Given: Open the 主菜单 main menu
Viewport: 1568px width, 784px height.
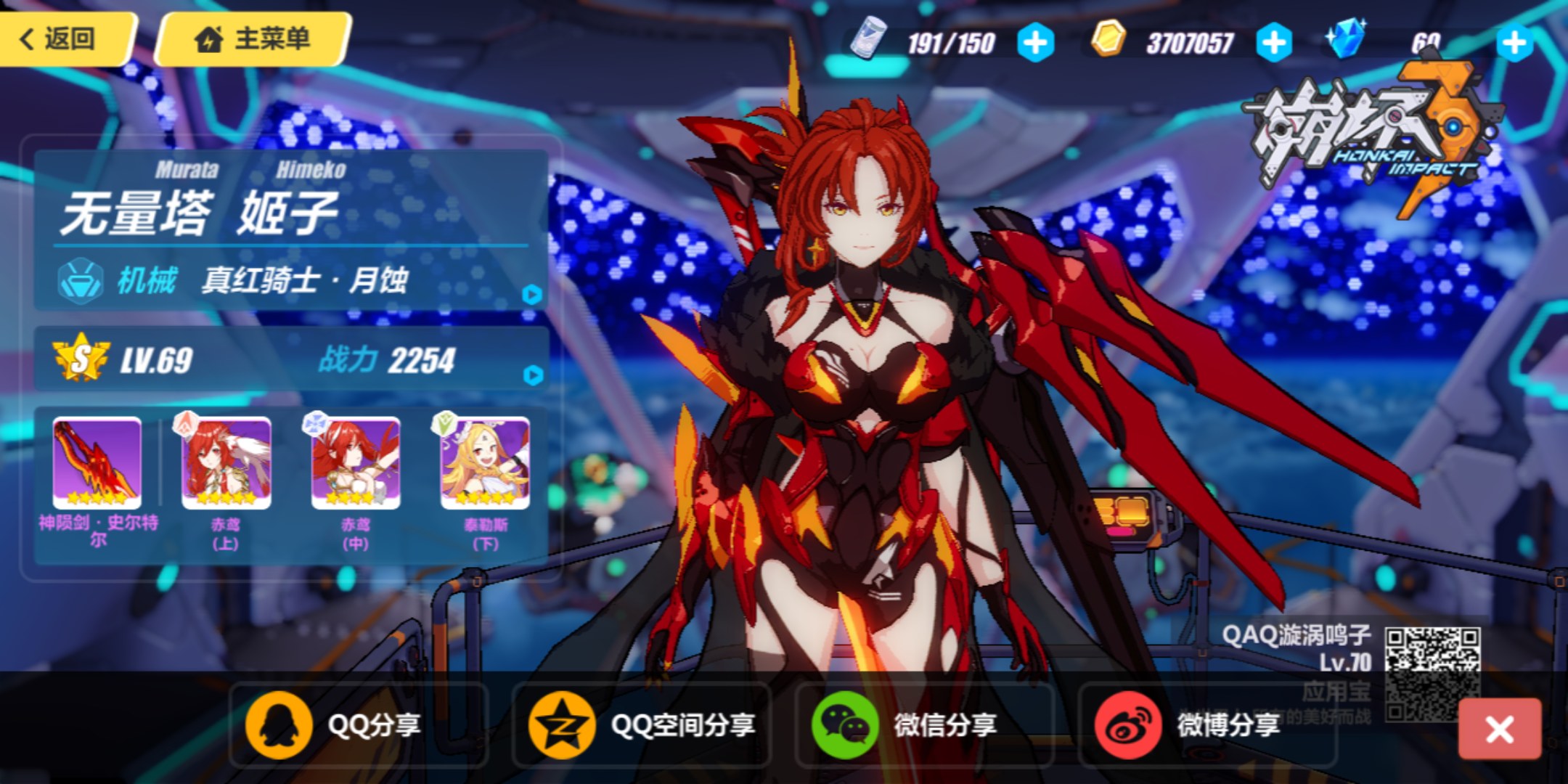Looking at the screenshot, I should click(x=253, y=38).
